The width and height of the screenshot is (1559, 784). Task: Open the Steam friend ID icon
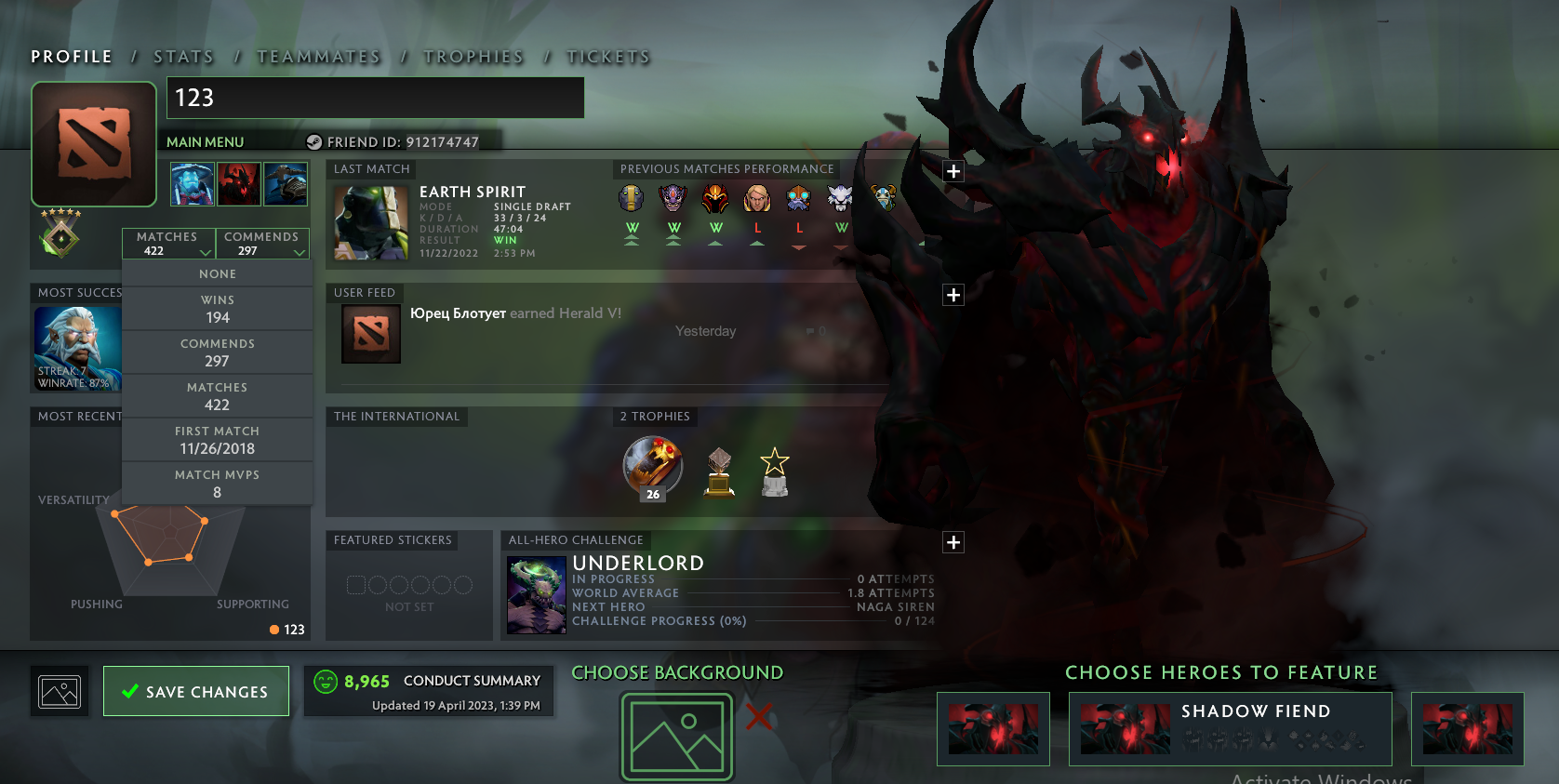313,142
